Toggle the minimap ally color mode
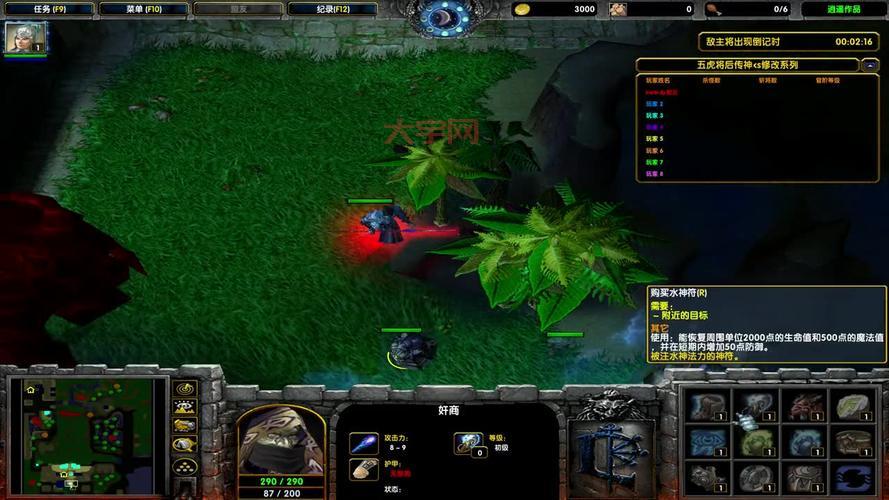 point(184,426)
